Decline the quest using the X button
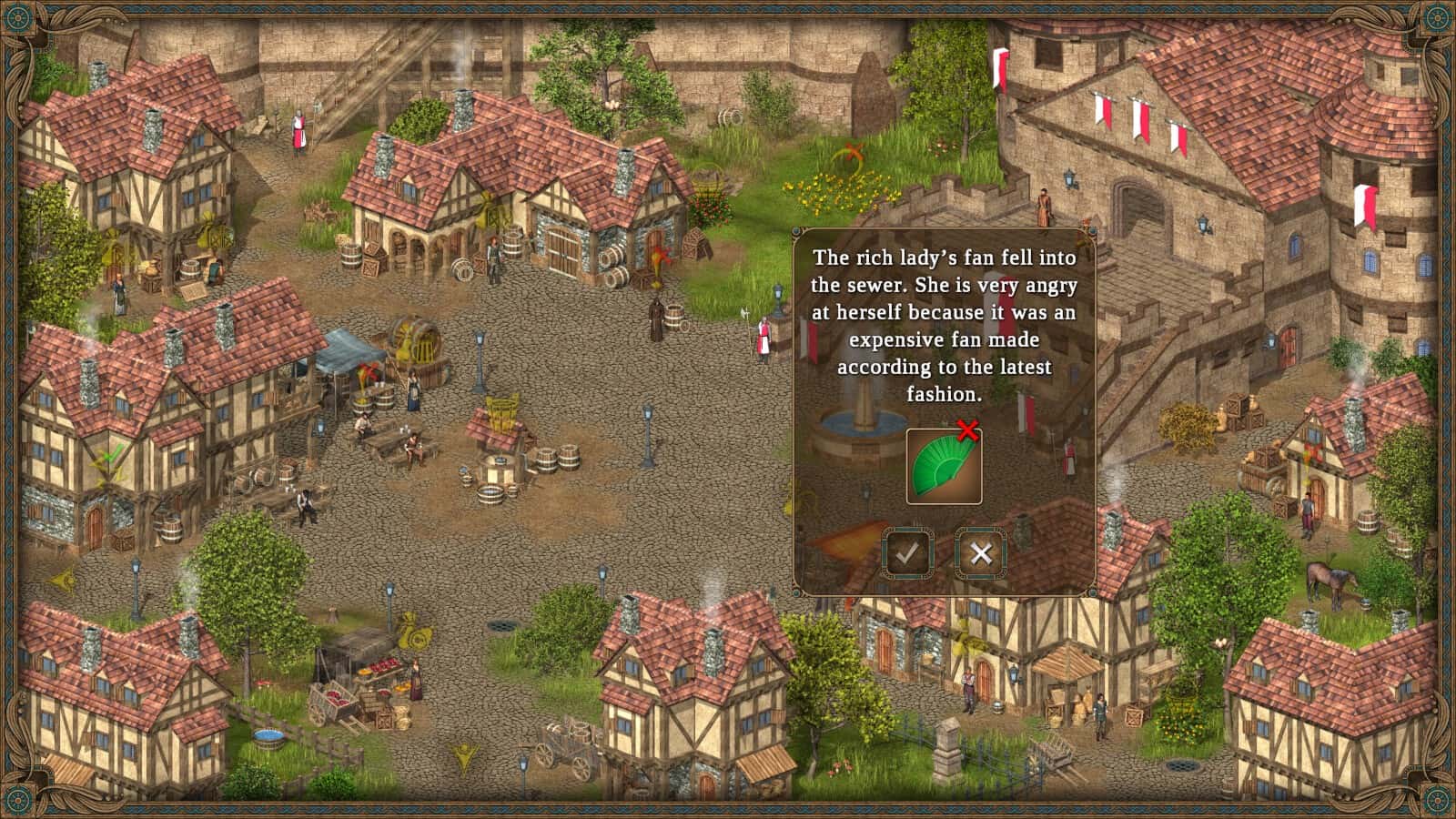Image resolution: width=1456 pixels, height=819 pixels. coord(980,552)
